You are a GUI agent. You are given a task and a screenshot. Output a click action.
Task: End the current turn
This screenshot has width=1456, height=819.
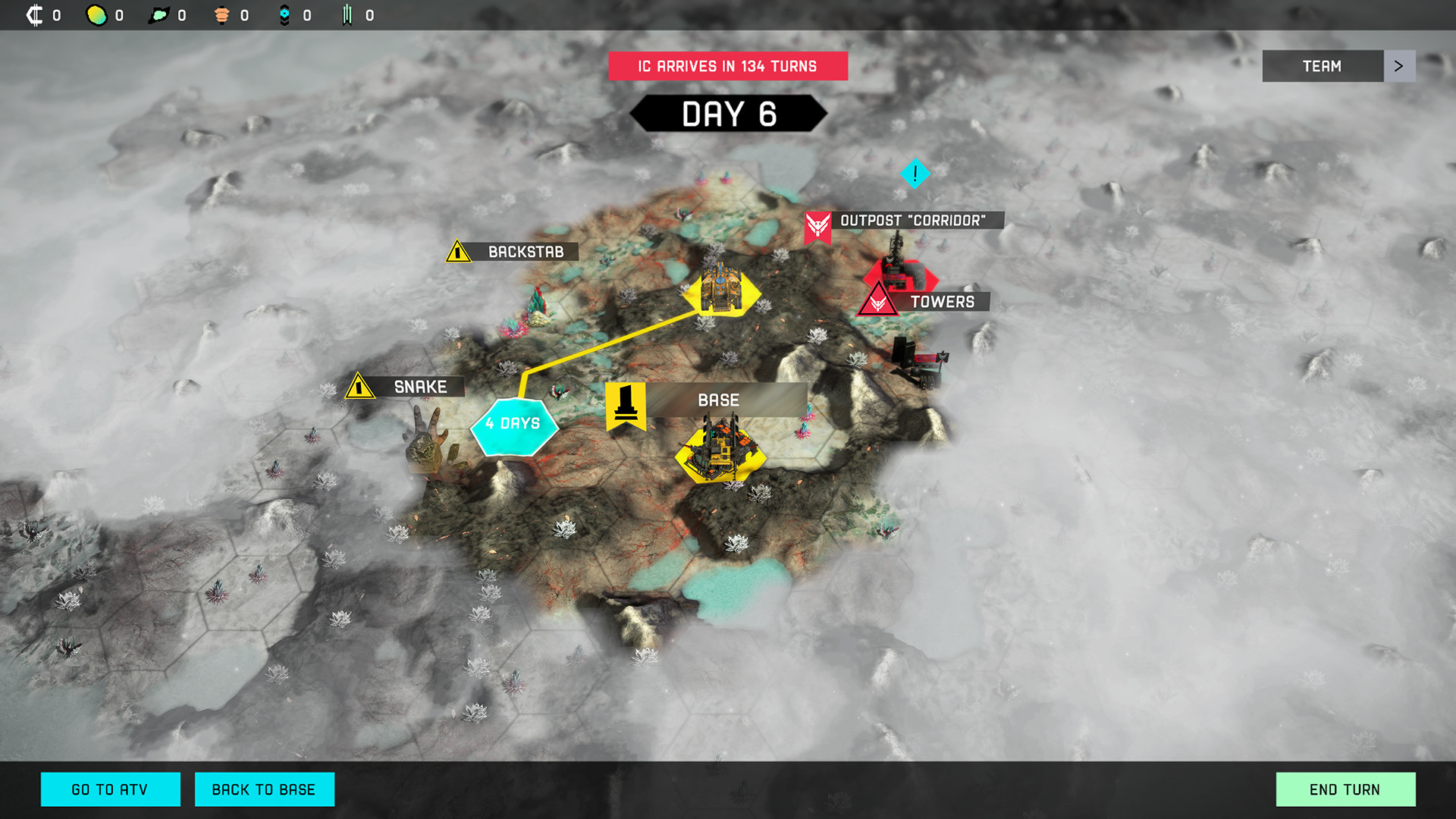click(1345, 789)
